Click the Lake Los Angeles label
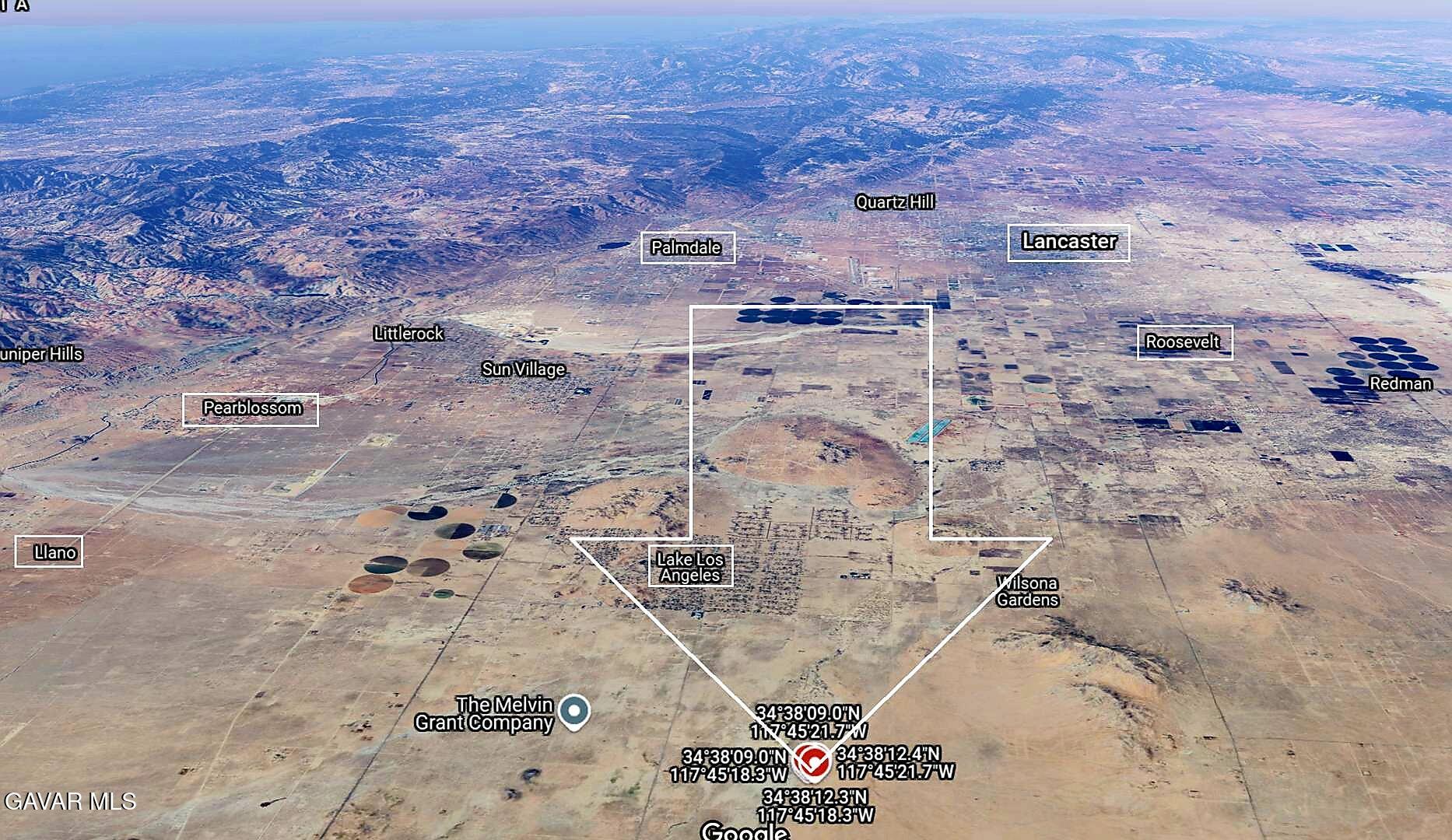Image resolution: width=1452 pixels, height=840 pixels. (690, 567)
